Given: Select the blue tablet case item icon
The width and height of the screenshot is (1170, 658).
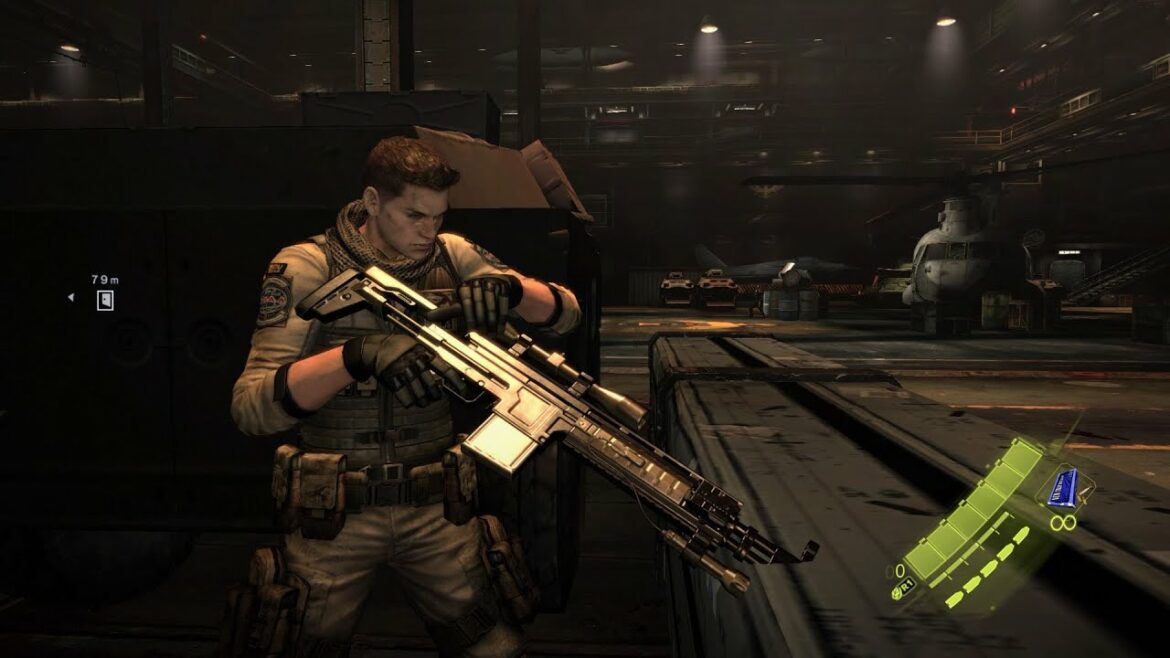Looking at the screenshot, I should pos(1065,487).
